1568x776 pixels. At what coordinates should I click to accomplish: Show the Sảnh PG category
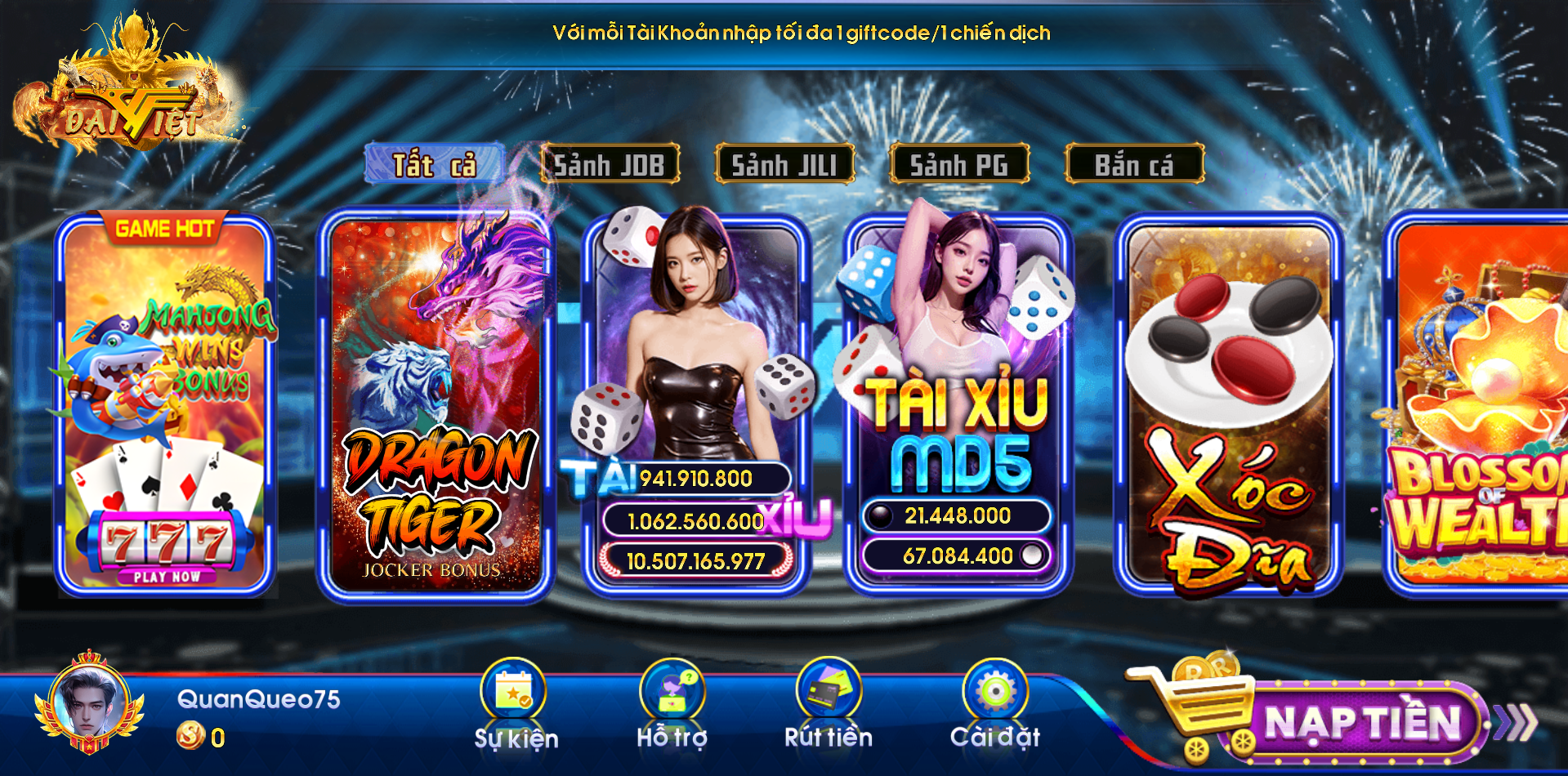pos(959,164)
